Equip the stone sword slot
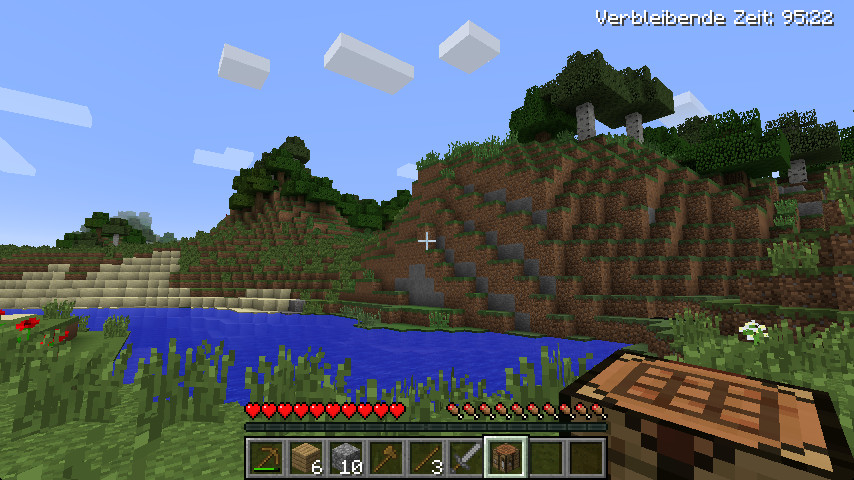This screenshot has height=480, width=854. [x=466, y=458]
